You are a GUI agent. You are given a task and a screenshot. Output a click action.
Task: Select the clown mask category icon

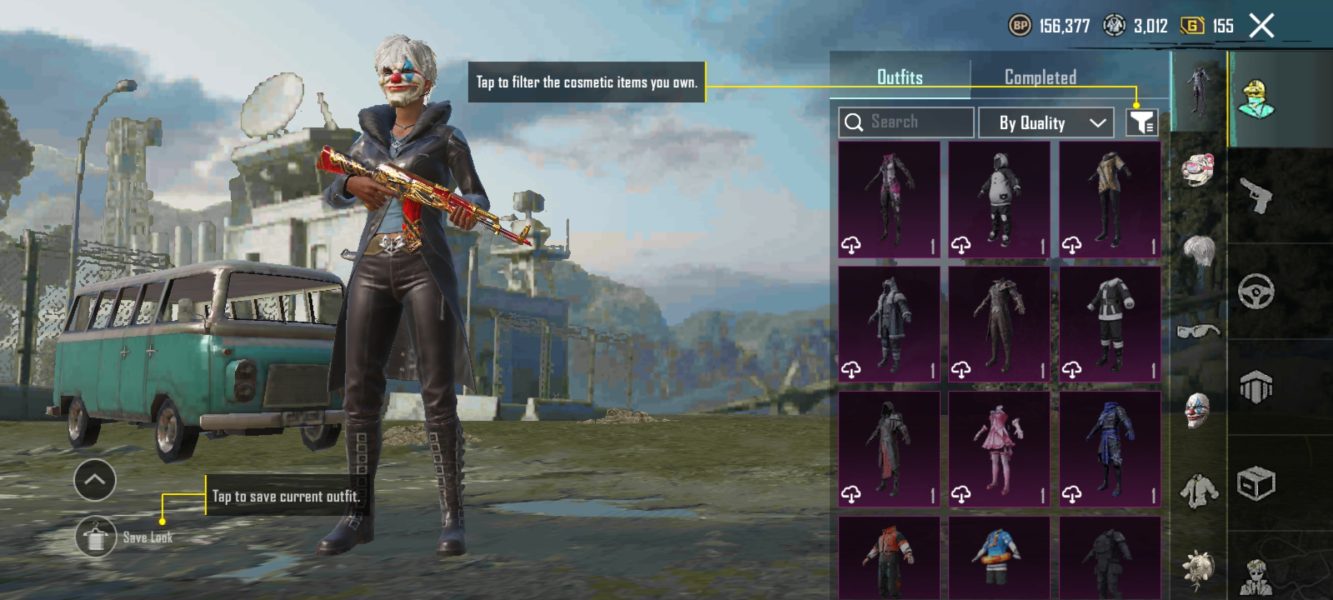1198,410
